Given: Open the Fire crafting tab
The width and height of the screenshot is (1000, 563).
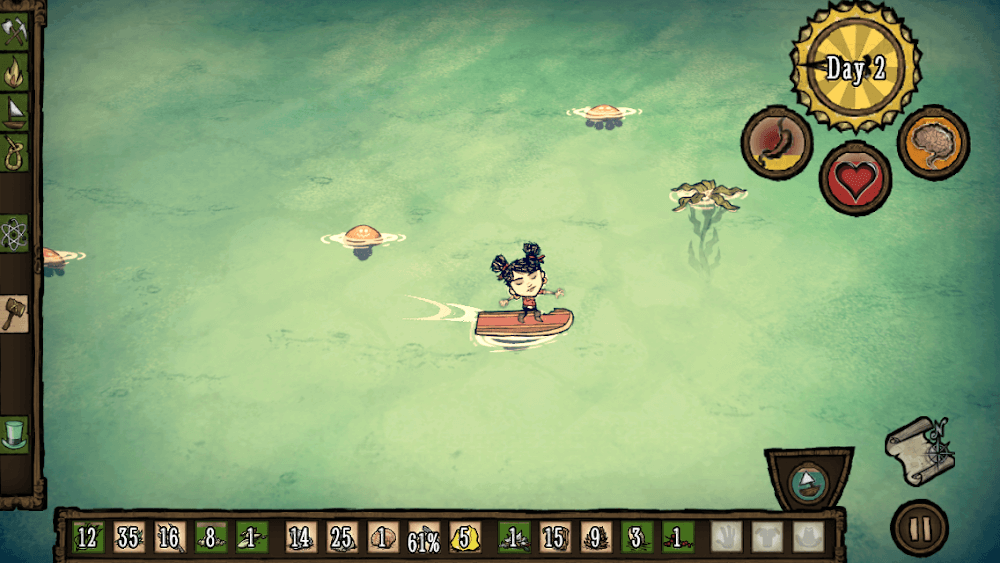Looking at the screenshot, I should pos(15,71).
